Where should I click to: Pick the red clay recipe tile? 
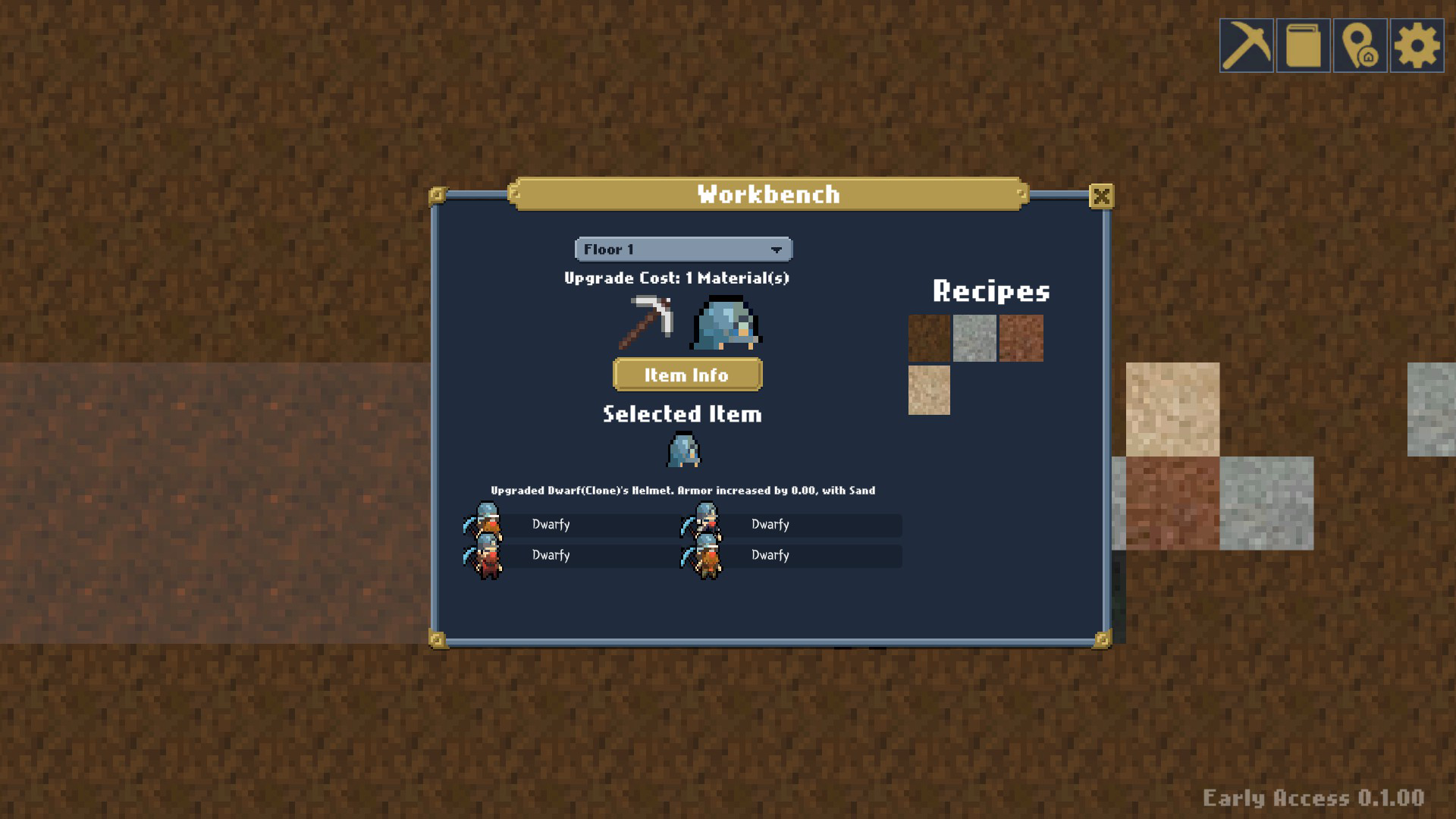coord(1021,339)
